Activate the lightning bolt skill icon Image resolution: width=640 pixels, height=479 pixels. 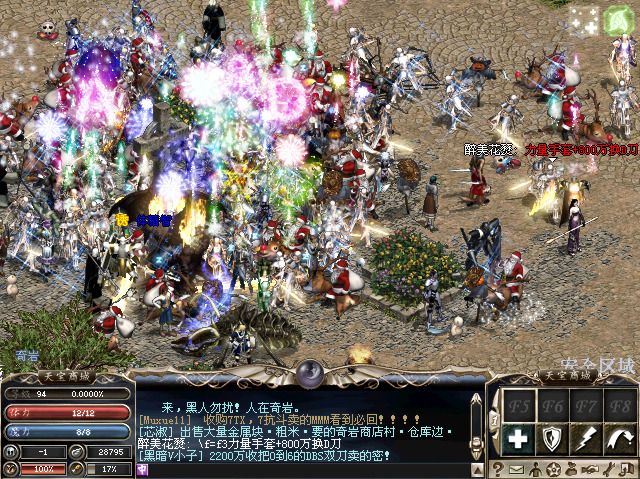[585, 438]
